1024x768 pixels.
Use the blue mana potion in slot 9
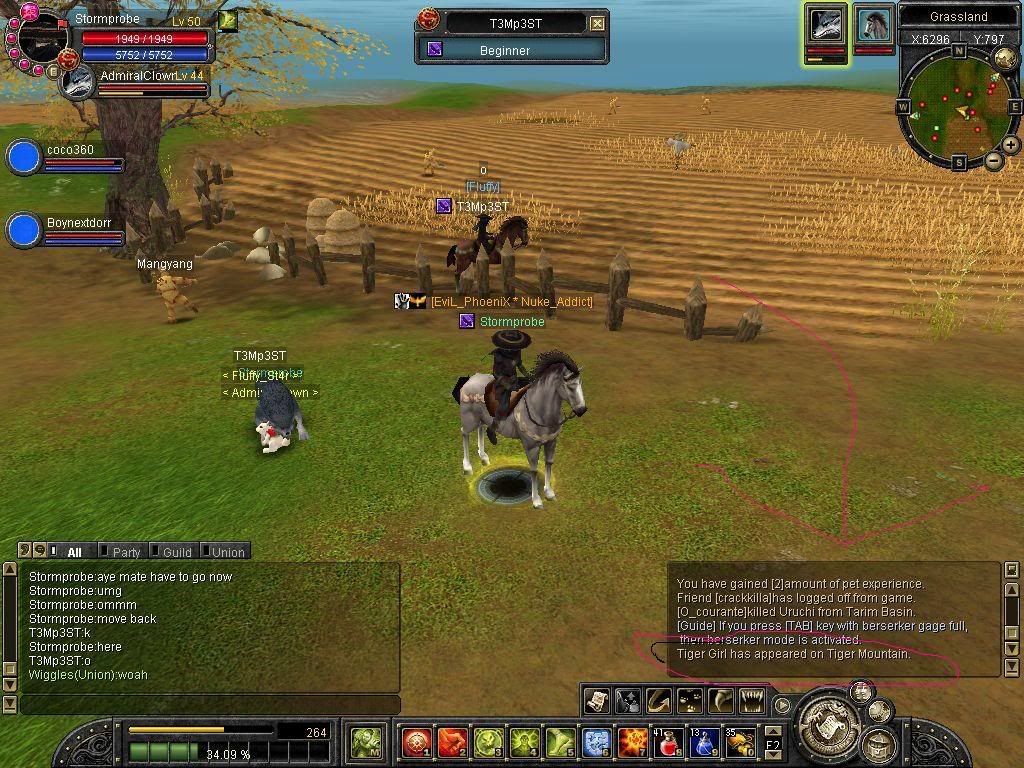coord(704,743)
